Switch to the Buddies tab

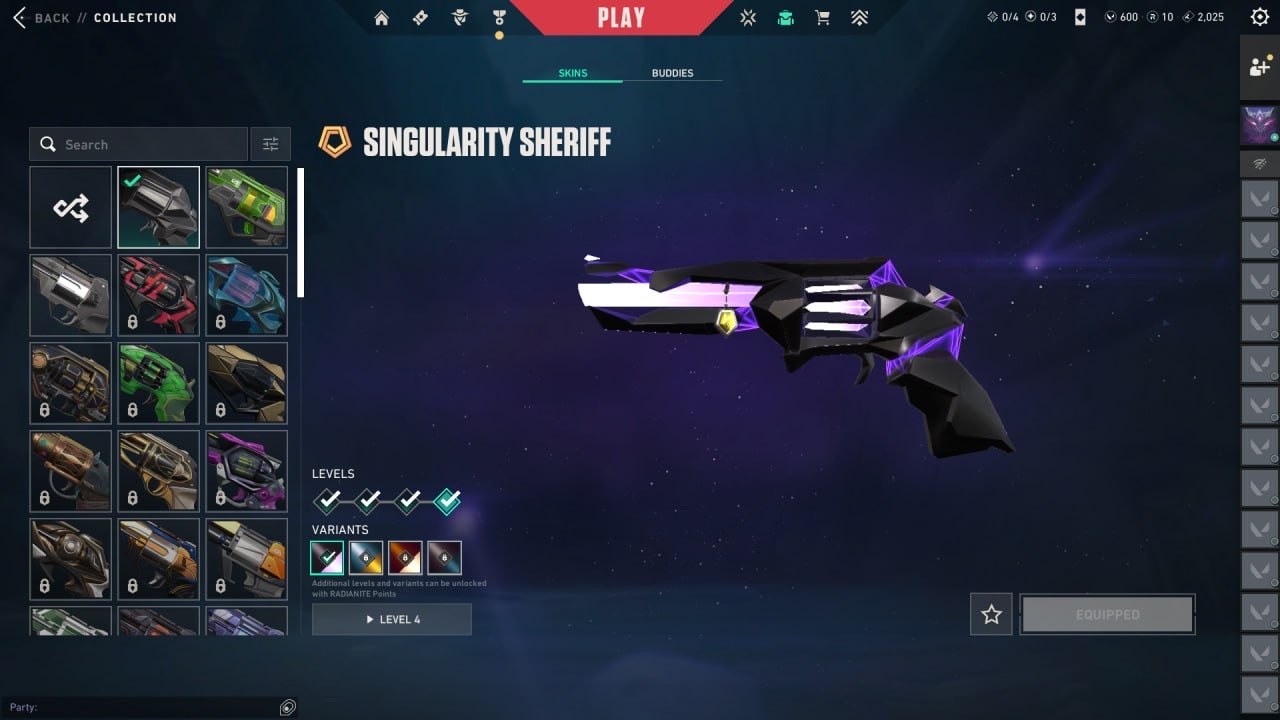(672, 73)
